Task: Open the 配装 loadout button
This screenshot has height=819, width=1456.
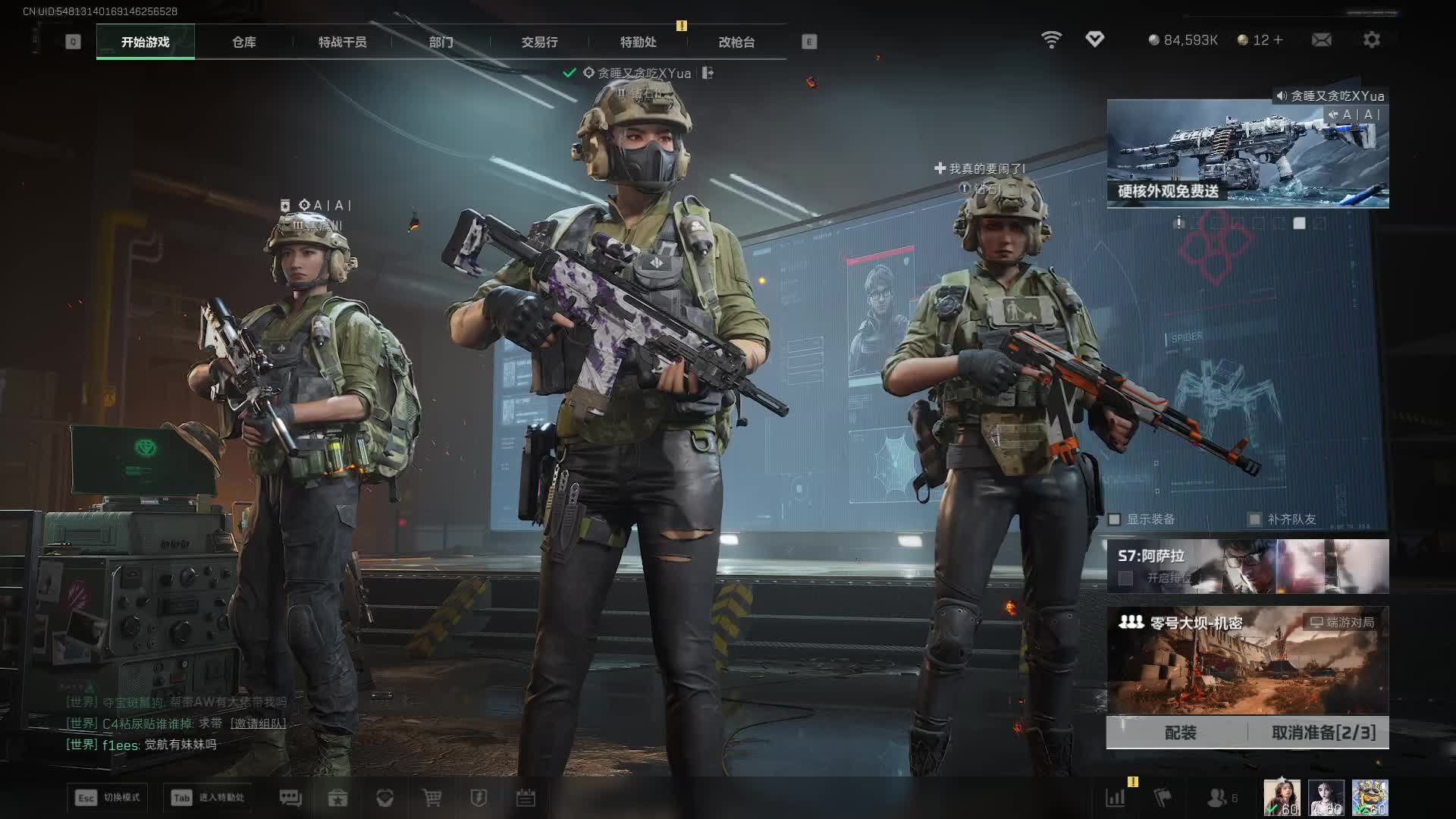Action: (1180, 733)
